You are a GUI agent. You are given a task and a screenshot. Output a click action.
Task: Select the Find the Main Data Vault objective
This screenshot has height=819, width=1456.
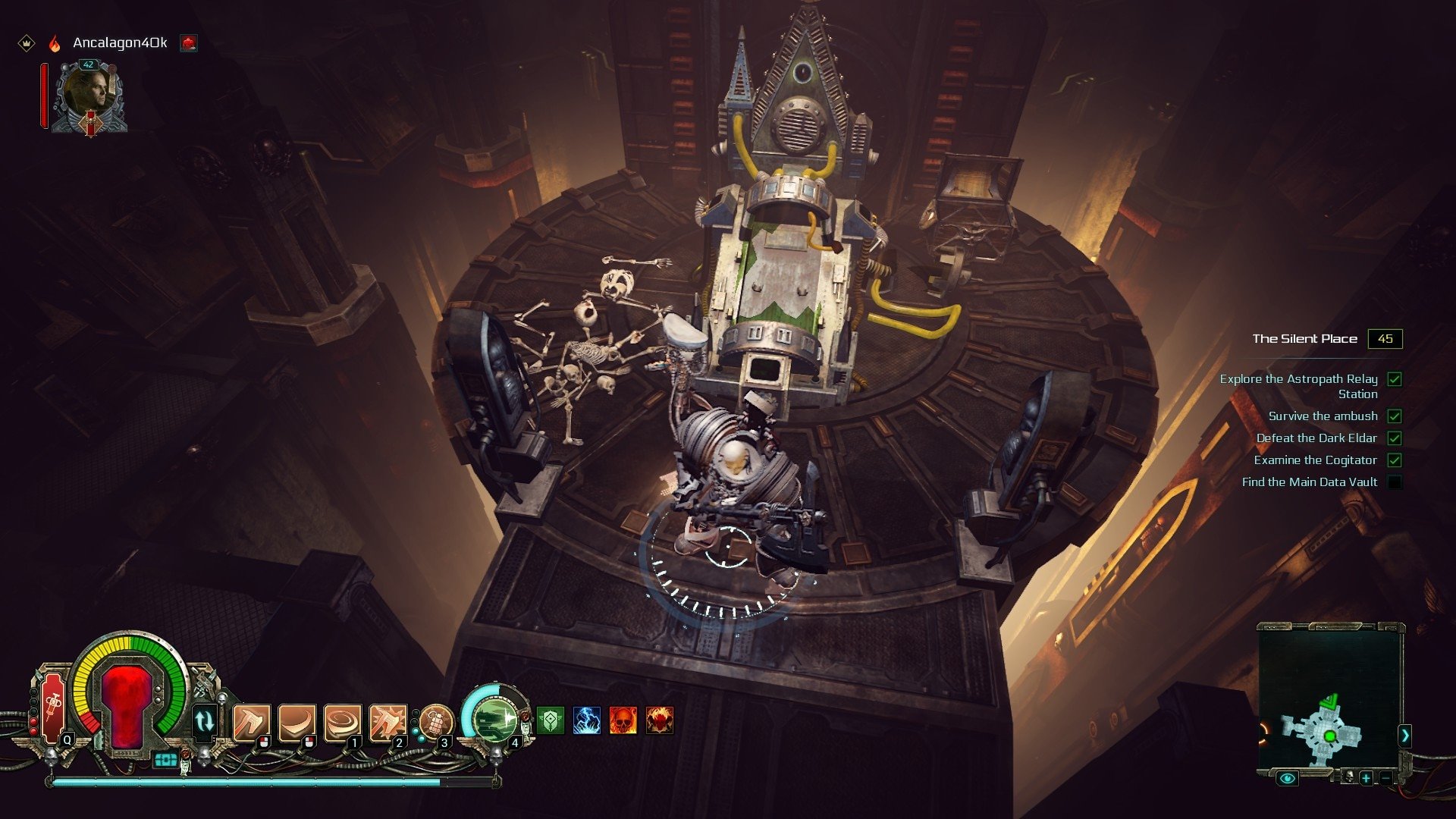pyautogui.click(x=1310, y=482)
